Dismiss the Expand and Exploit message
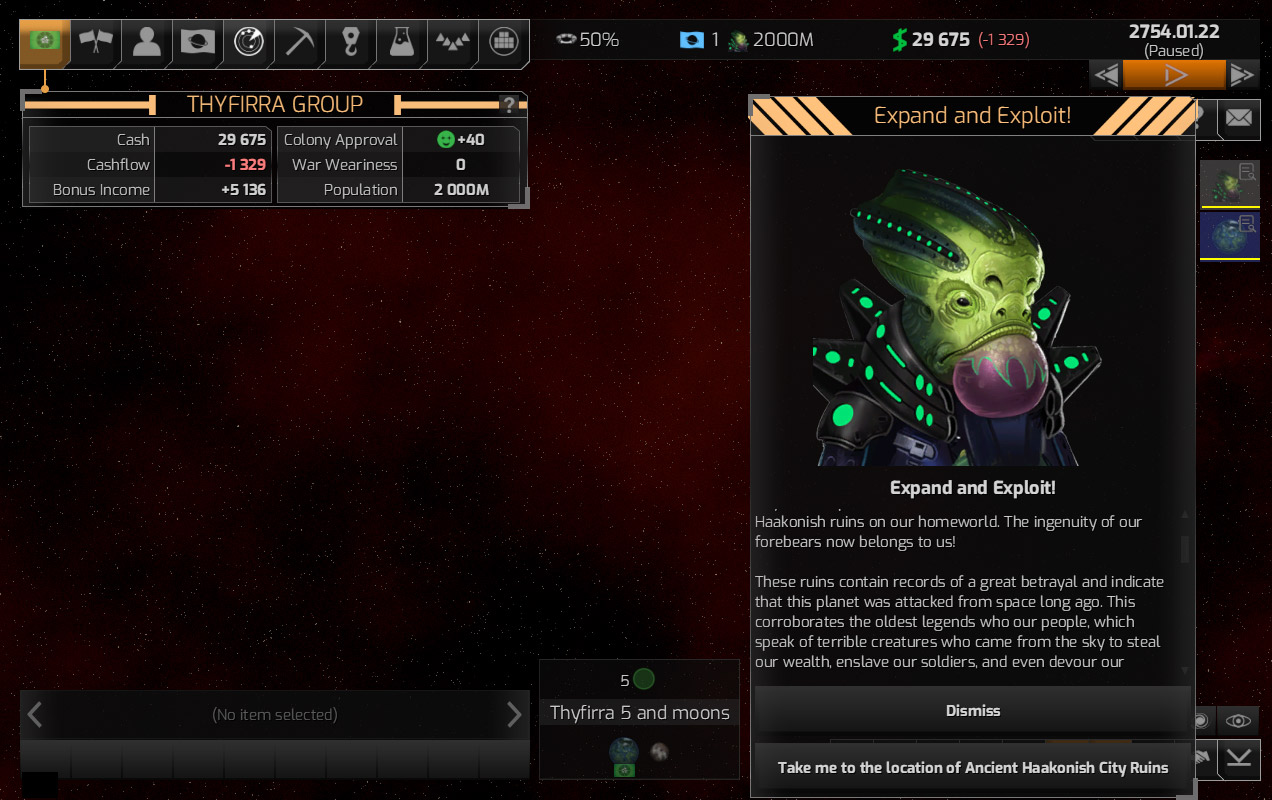This screenshot has width=1272, height=800. (972, 710)
